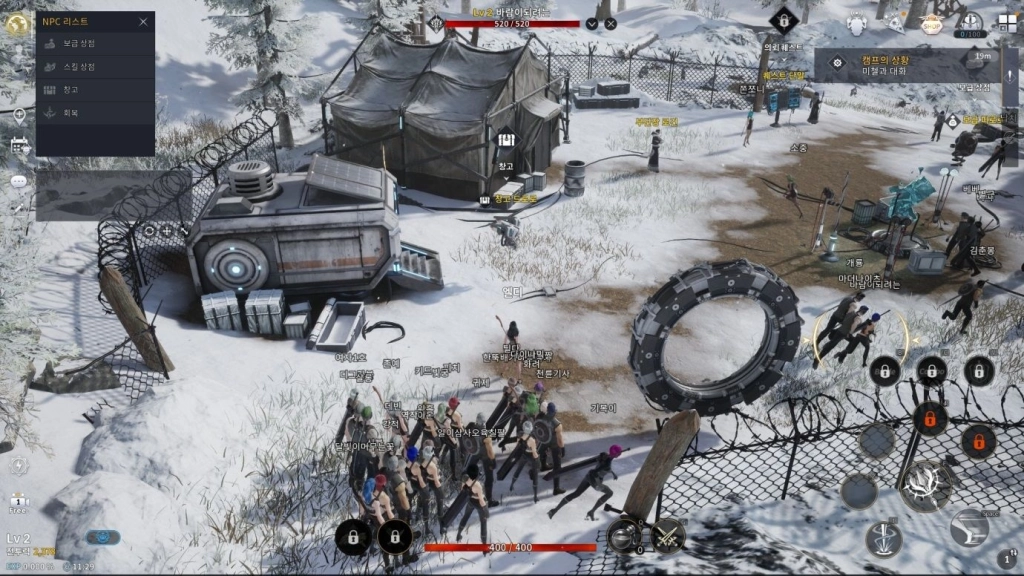Screen dimensions: 1024x576
Task: Open the chat speech bubble
Action: pyautogui.click(x=19, y=181)
